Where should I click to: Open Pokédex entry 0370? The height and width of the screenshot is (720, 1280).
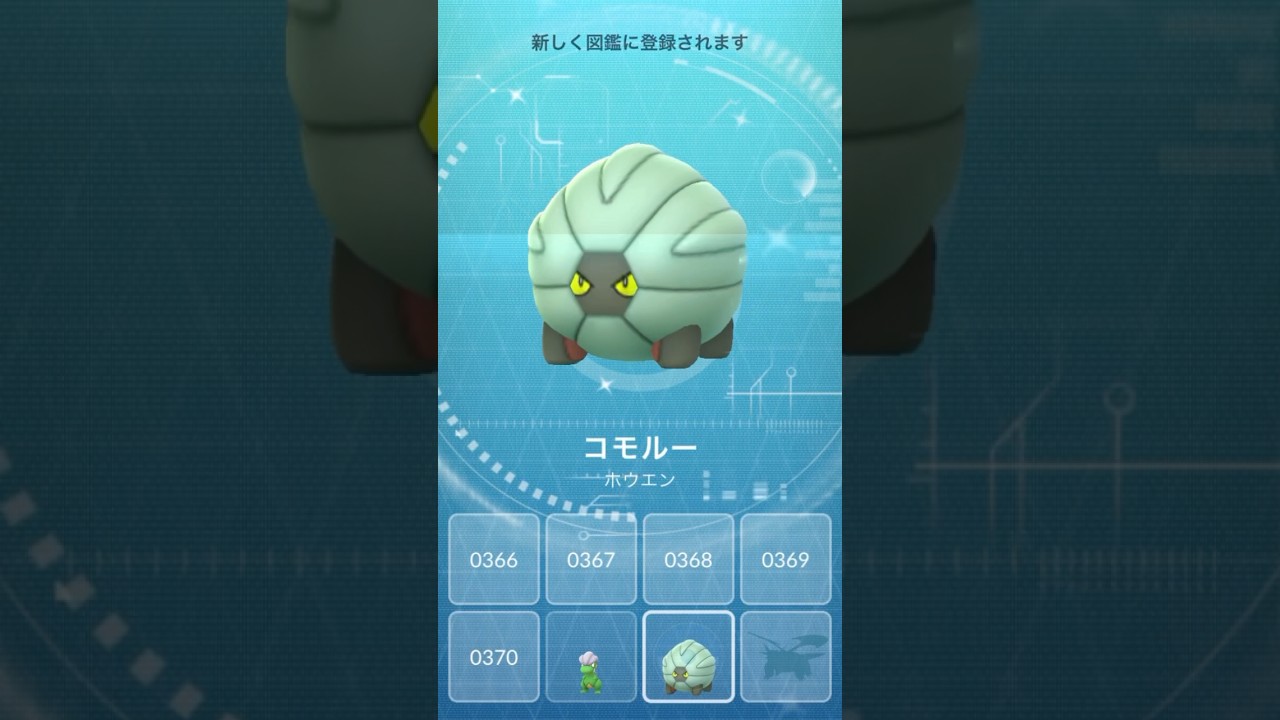[x=494, y=658]
